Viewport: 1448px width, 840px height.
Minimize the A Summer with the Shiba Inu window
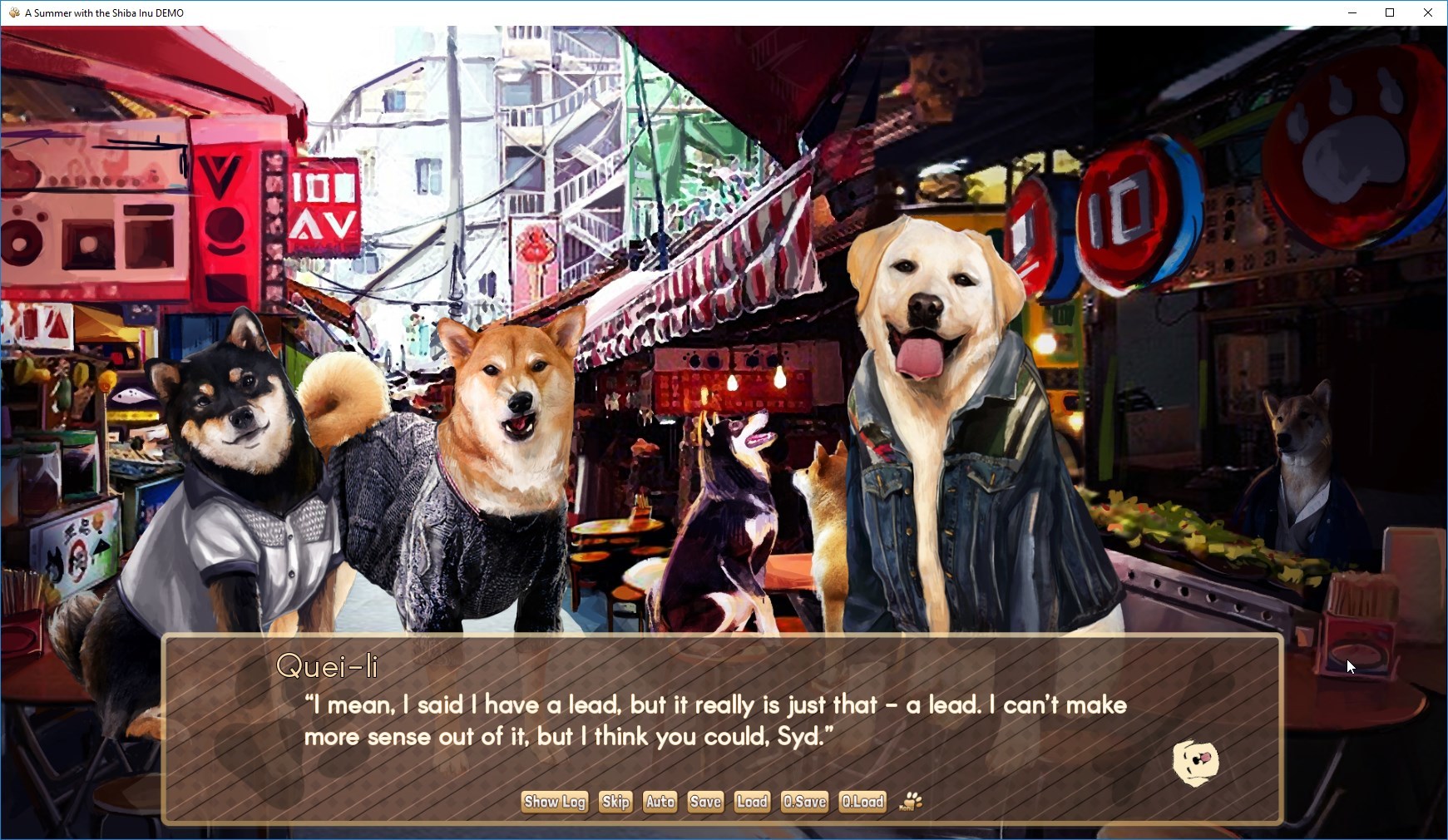(x=1352, y=12)
